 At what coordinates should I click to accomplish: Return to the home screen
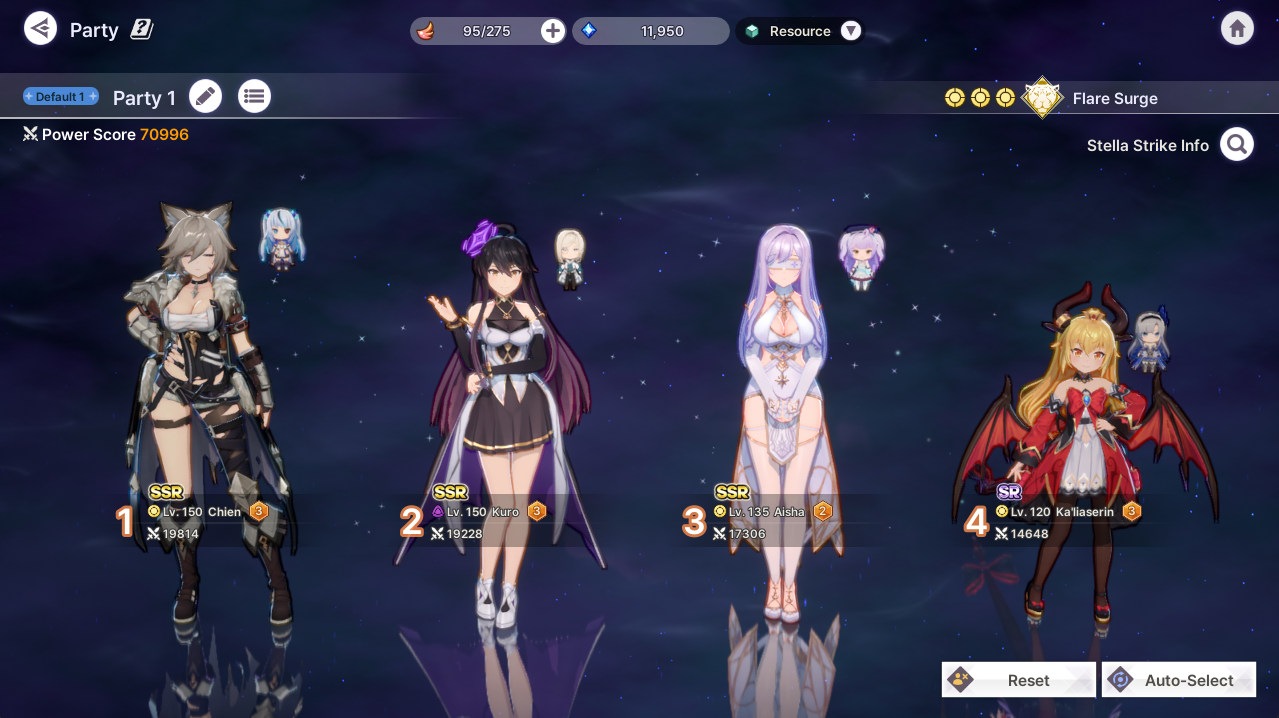pos(1237,28)
